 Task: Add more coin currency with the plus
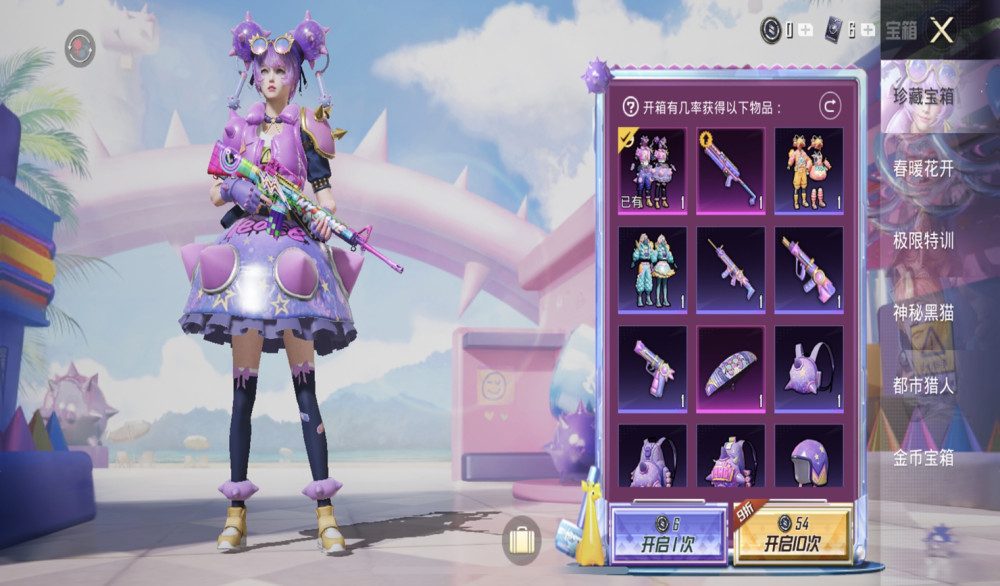(x=805, y=30)
